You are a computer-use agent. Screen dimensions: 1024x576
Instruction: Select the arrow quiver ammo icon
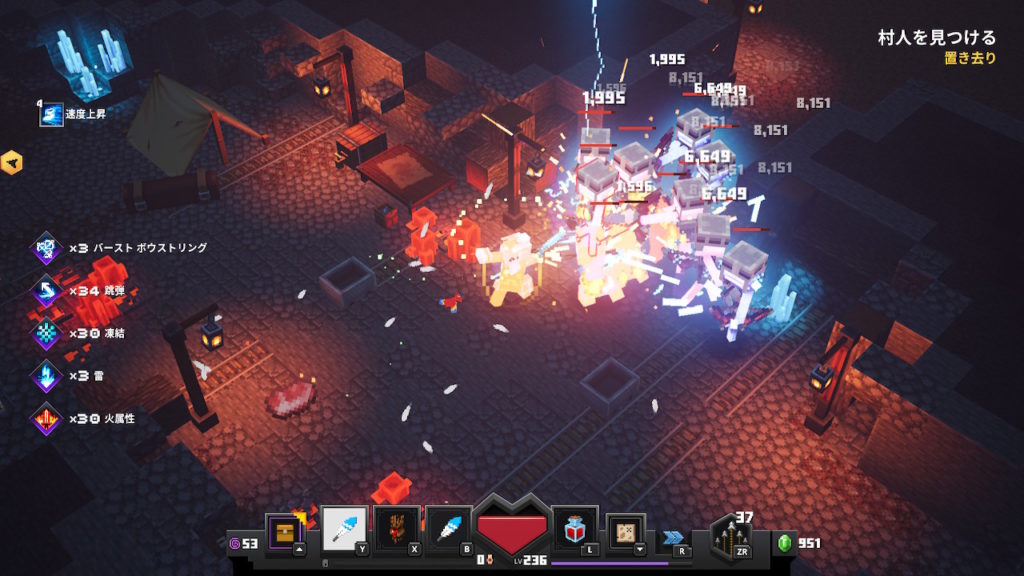point(730,539)
